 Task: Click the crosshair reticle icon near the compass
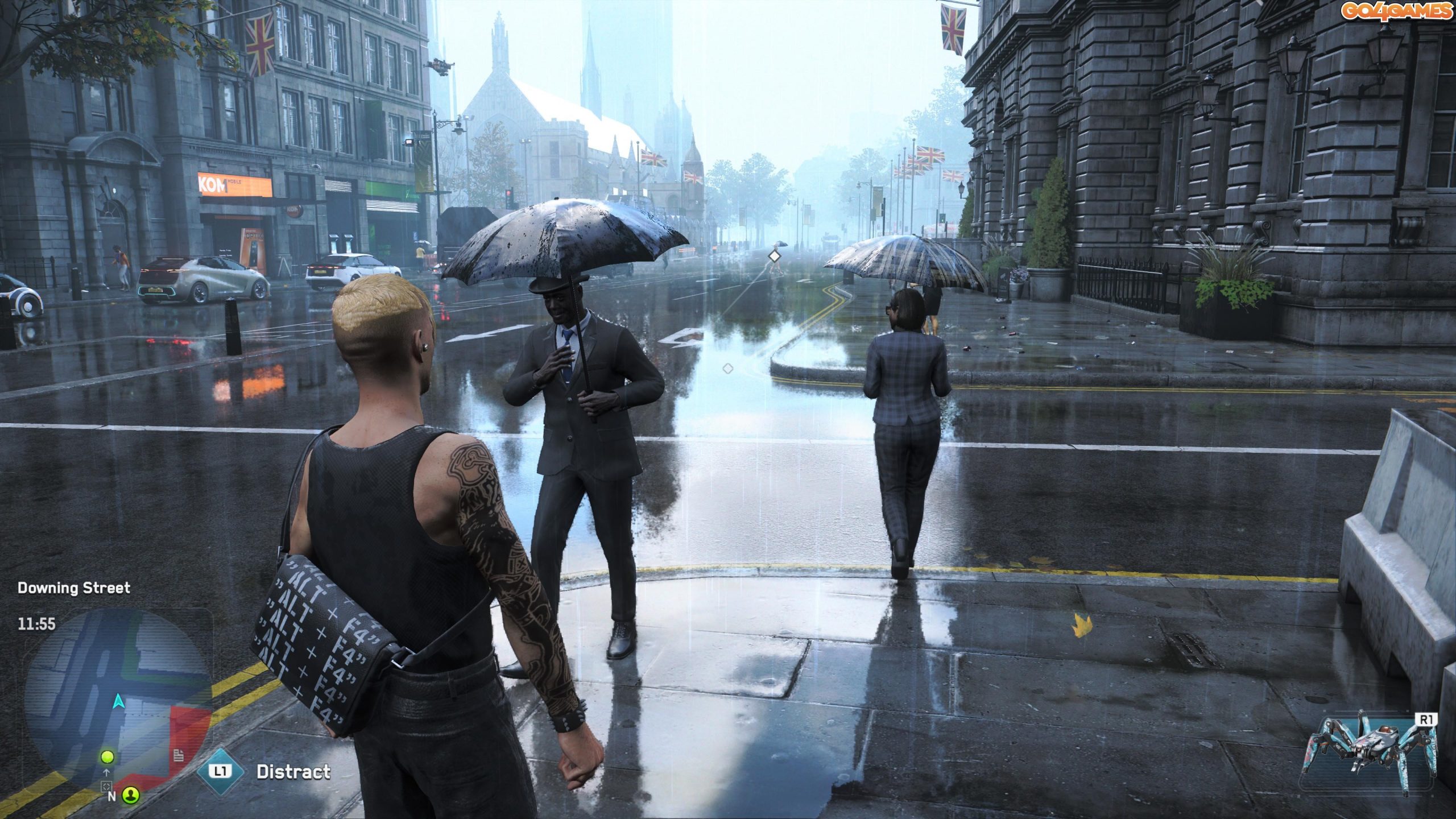tap(107, 788)
